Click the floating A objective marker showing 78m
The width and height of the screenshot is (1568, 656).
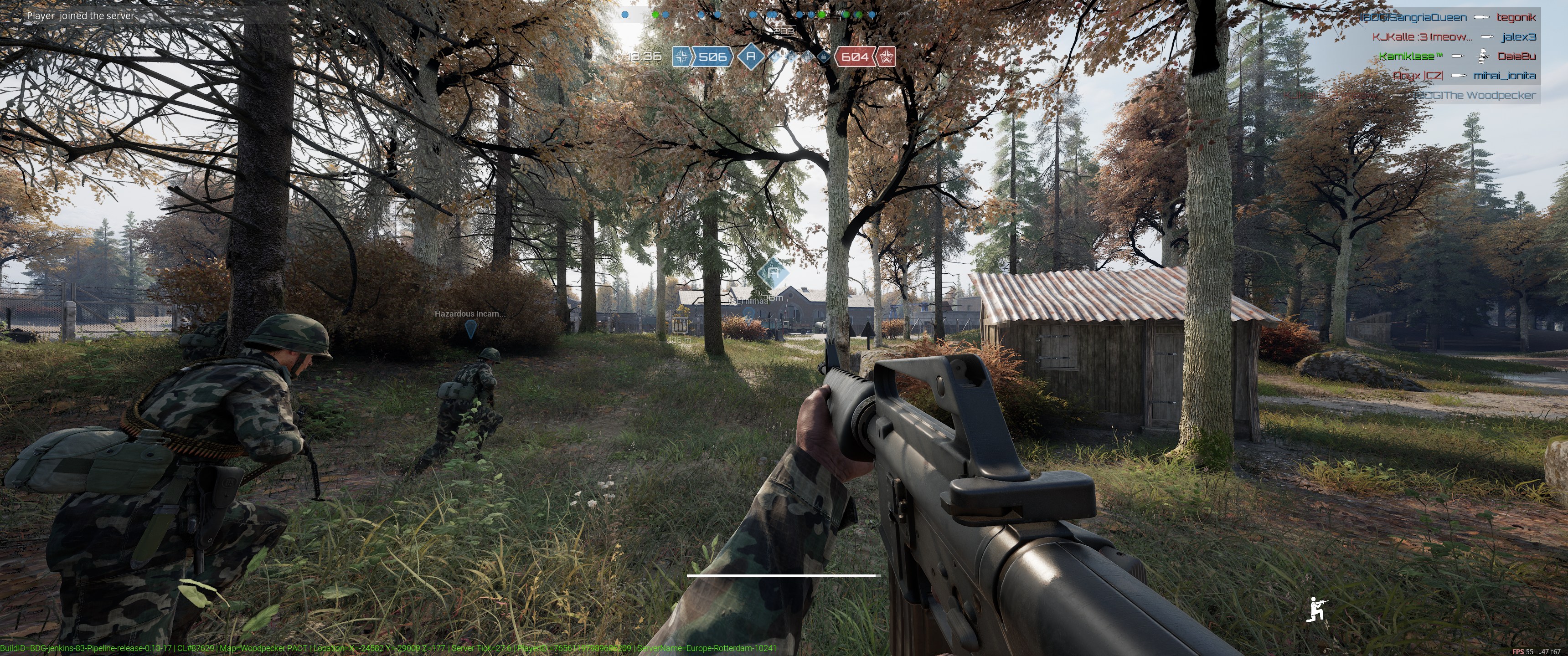(x=773, y=274)
